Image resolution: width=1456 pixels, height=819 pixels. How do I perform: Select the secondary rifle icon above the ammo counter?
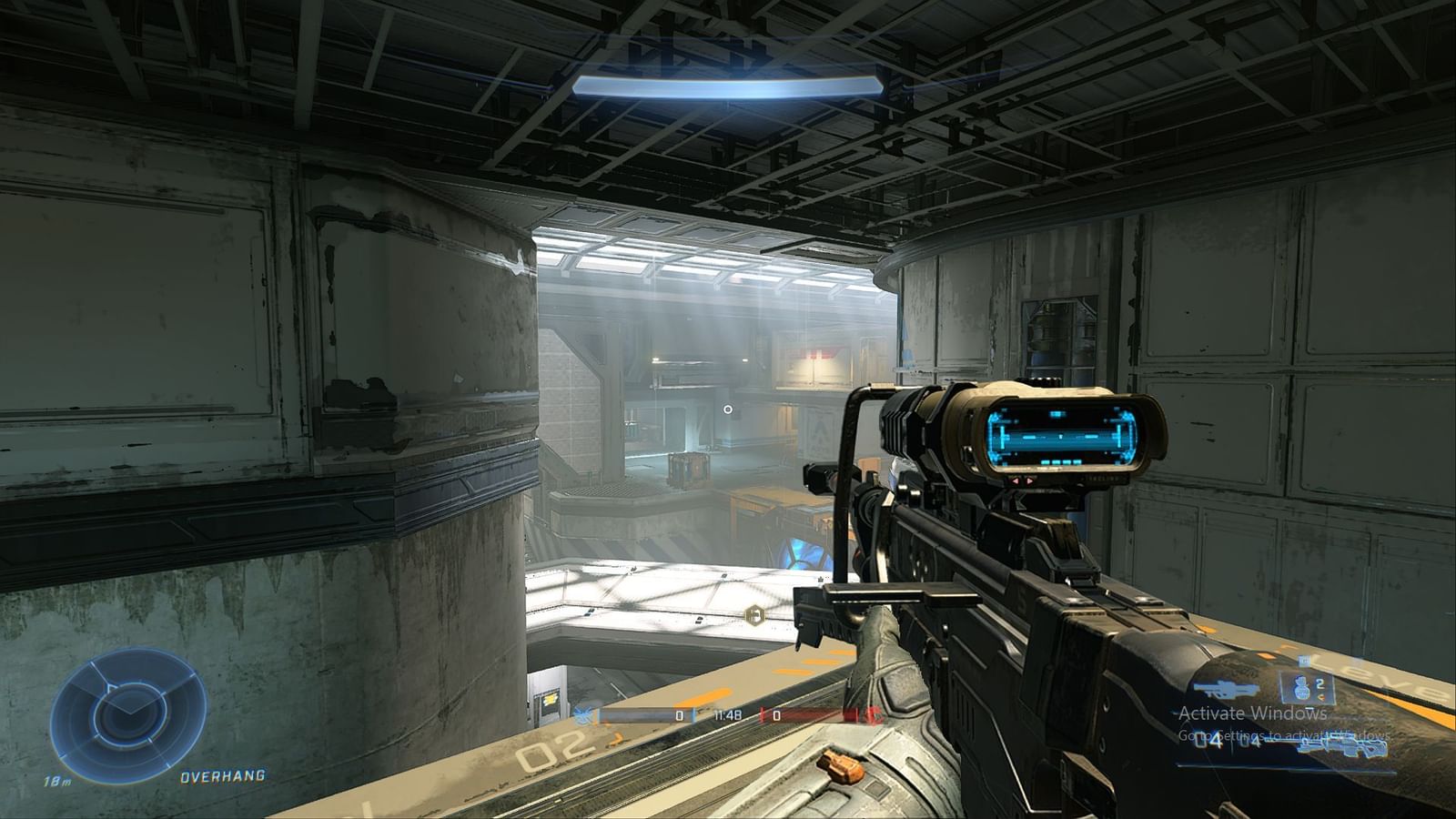coord(1225,690)
